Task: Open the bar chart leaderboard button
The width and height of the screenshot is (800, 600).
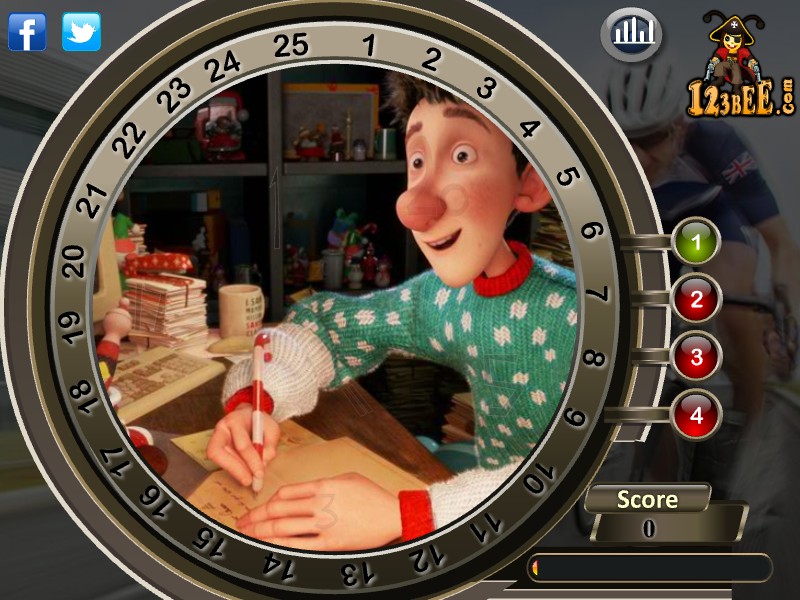Action: pos(633,35)
